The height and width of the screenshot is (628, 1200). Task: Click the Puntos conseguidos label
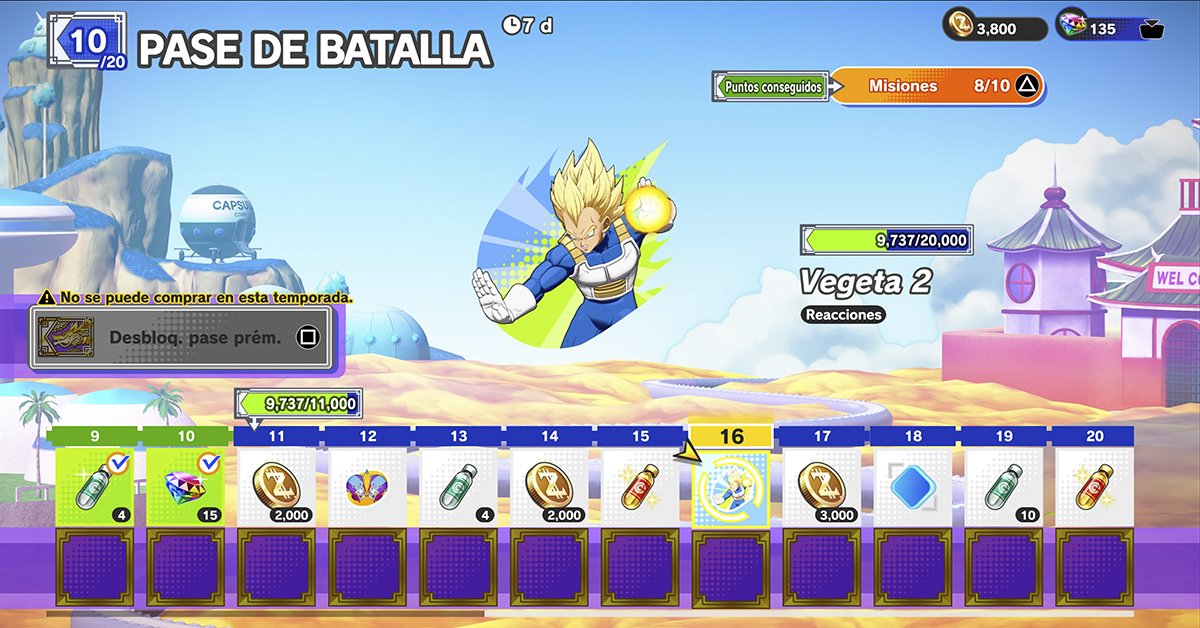pos(771,87)
